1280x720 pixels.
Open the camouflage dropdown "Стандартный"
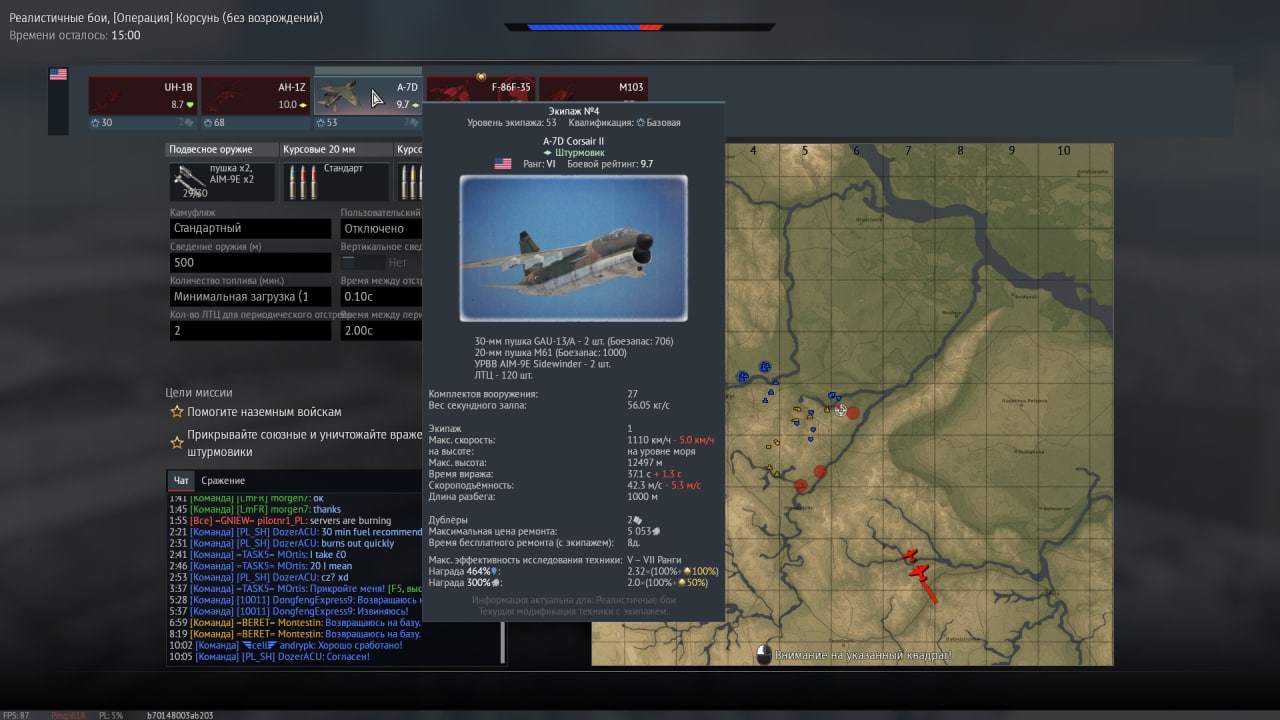coord(250,229)
